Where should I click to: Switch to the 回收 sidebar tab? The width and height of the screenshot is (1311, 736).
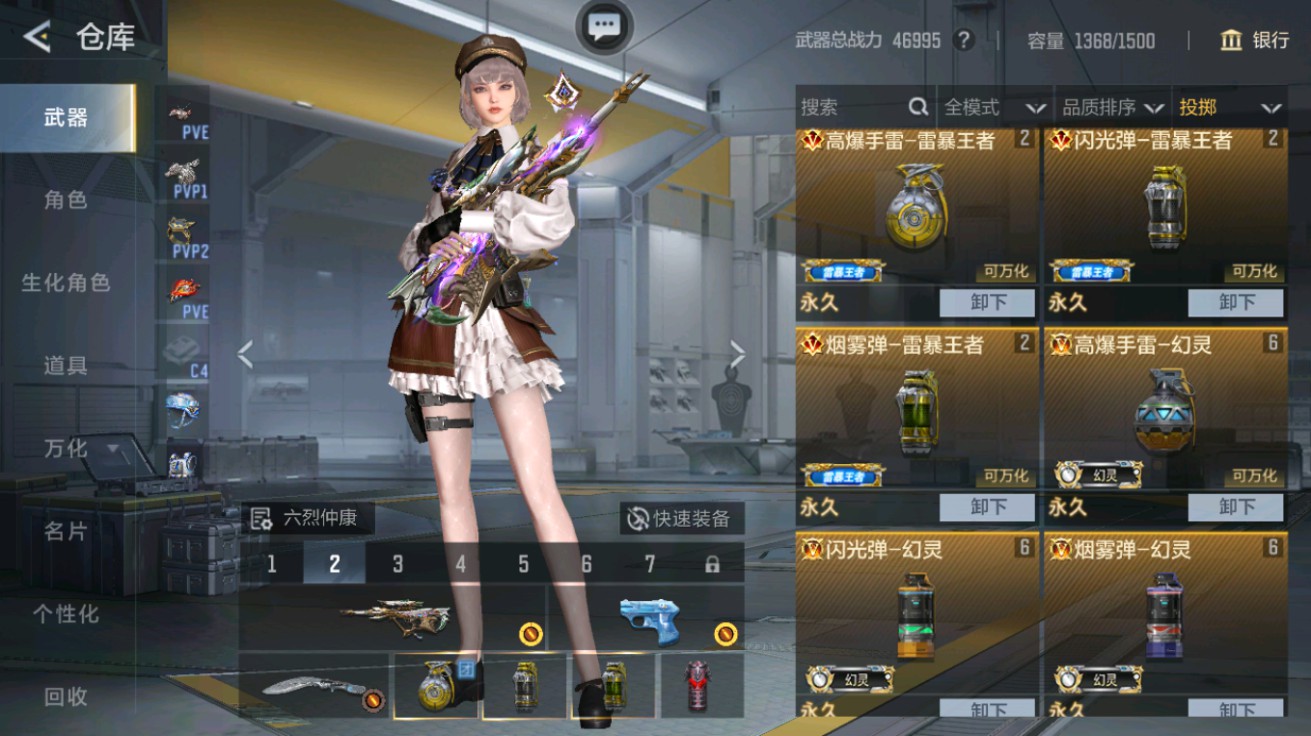pos(62,697)
